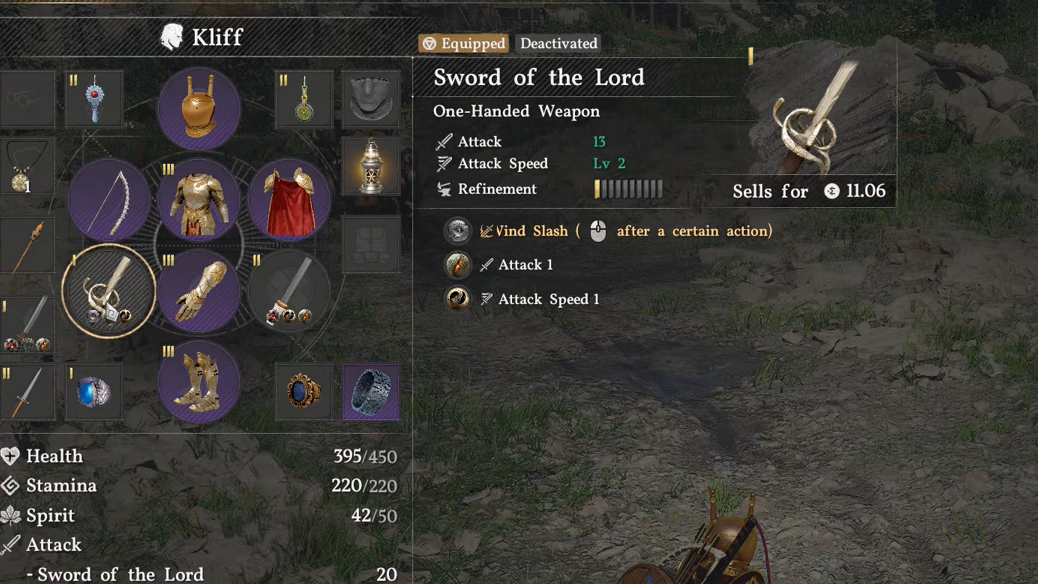
Task: Click the Attack 1 refinement gem icon
Action: click(x=458, y=265)
